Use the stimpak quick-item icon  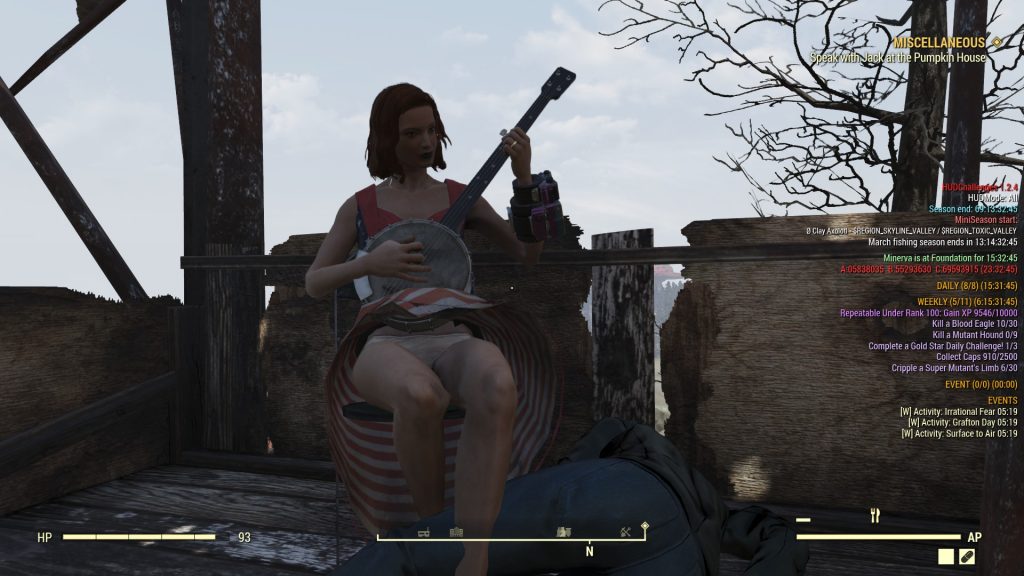(966, 556)
